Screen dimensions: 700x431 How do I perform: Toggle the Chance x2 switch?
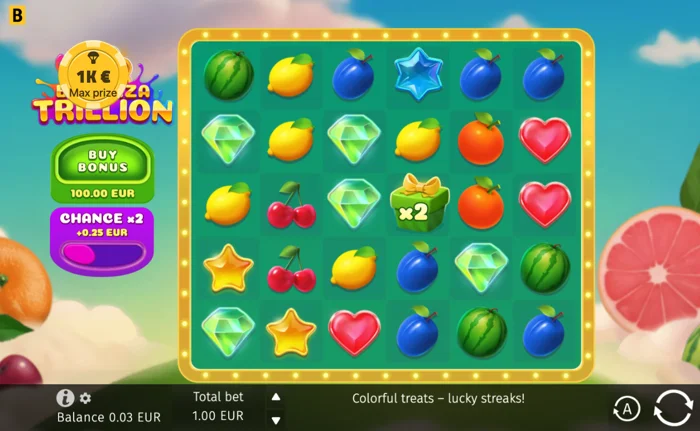pyautogui.click(x=103, y=255)
